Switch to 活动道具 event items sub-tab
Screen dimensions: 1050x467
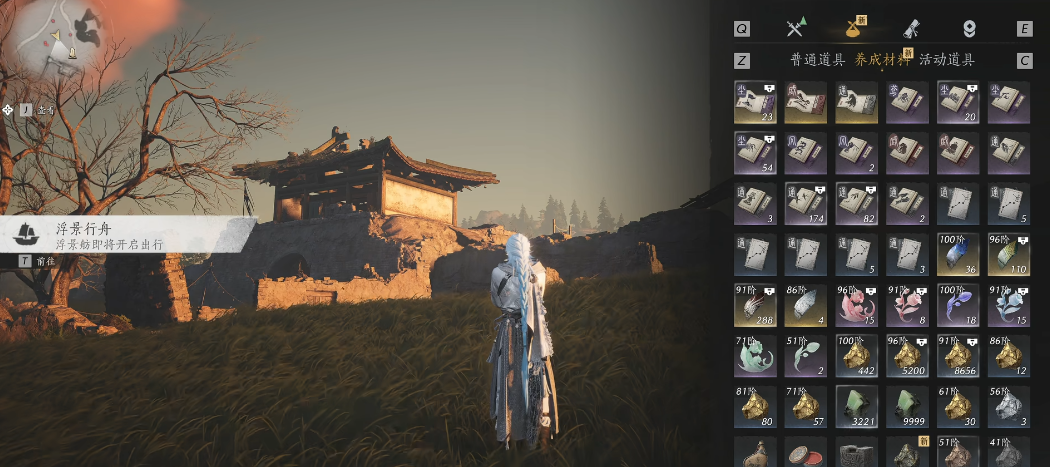click(x=947, y=60)
